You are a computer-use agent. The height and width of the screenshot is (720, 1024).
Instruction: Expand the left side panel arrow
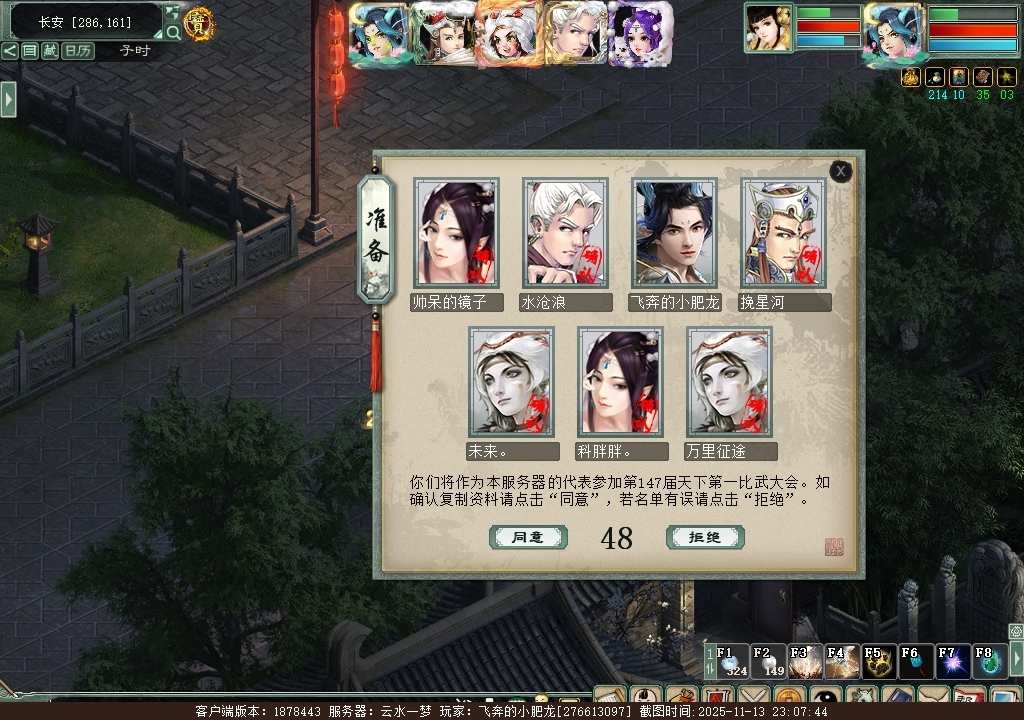[8, 99]
